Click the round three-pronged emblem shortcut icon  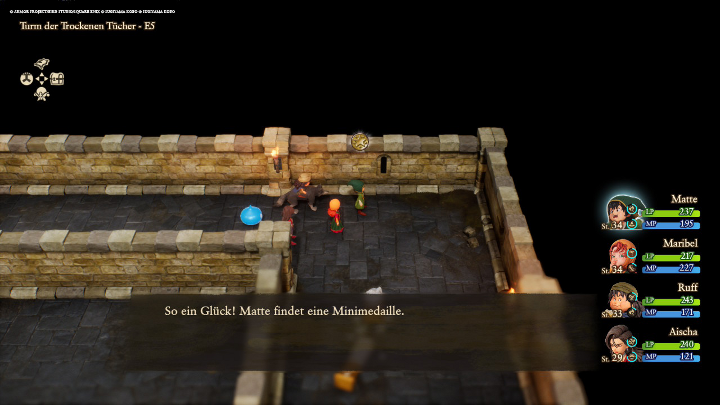point(27,78)
